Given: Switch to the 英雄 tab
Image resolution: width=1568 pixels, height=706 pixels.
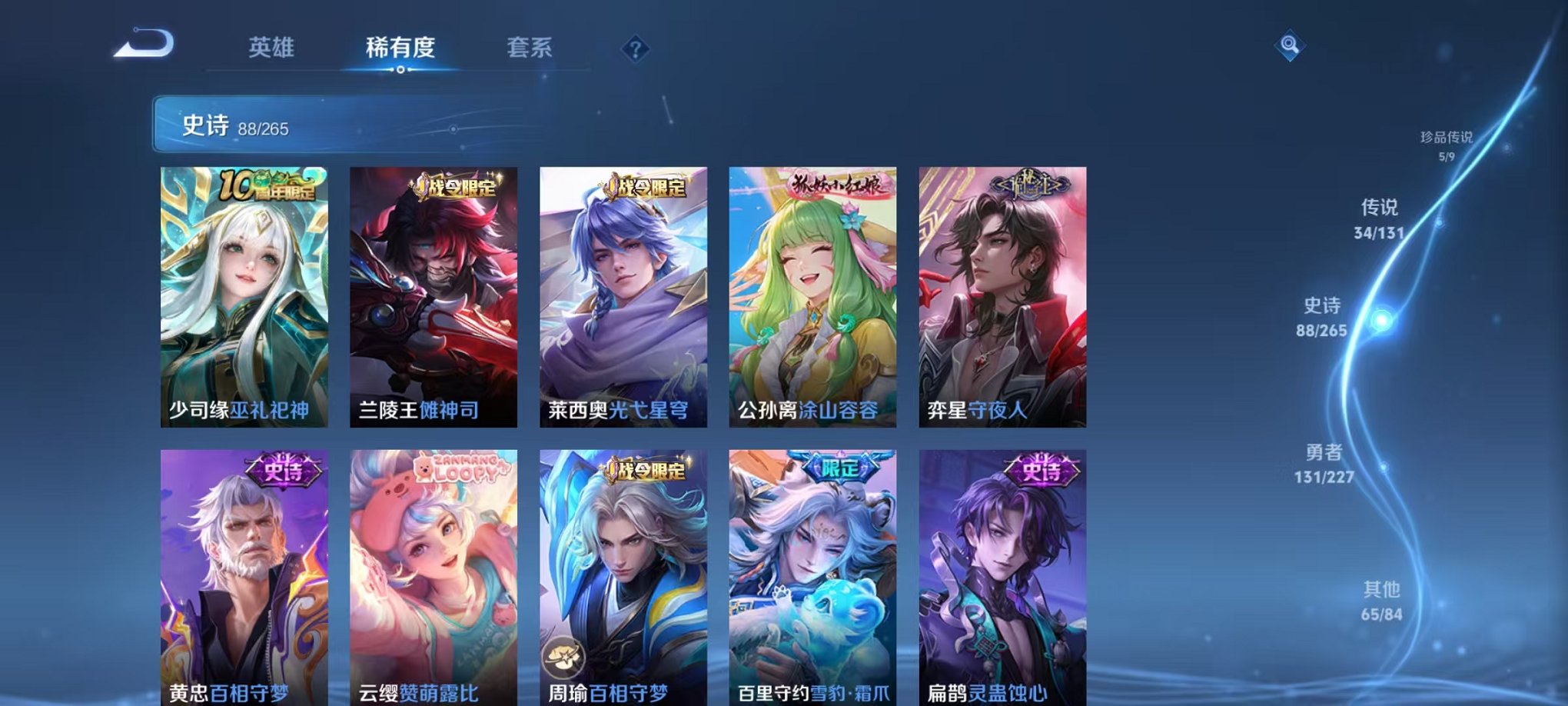Looking at the screenshot, I should point(273,48).
